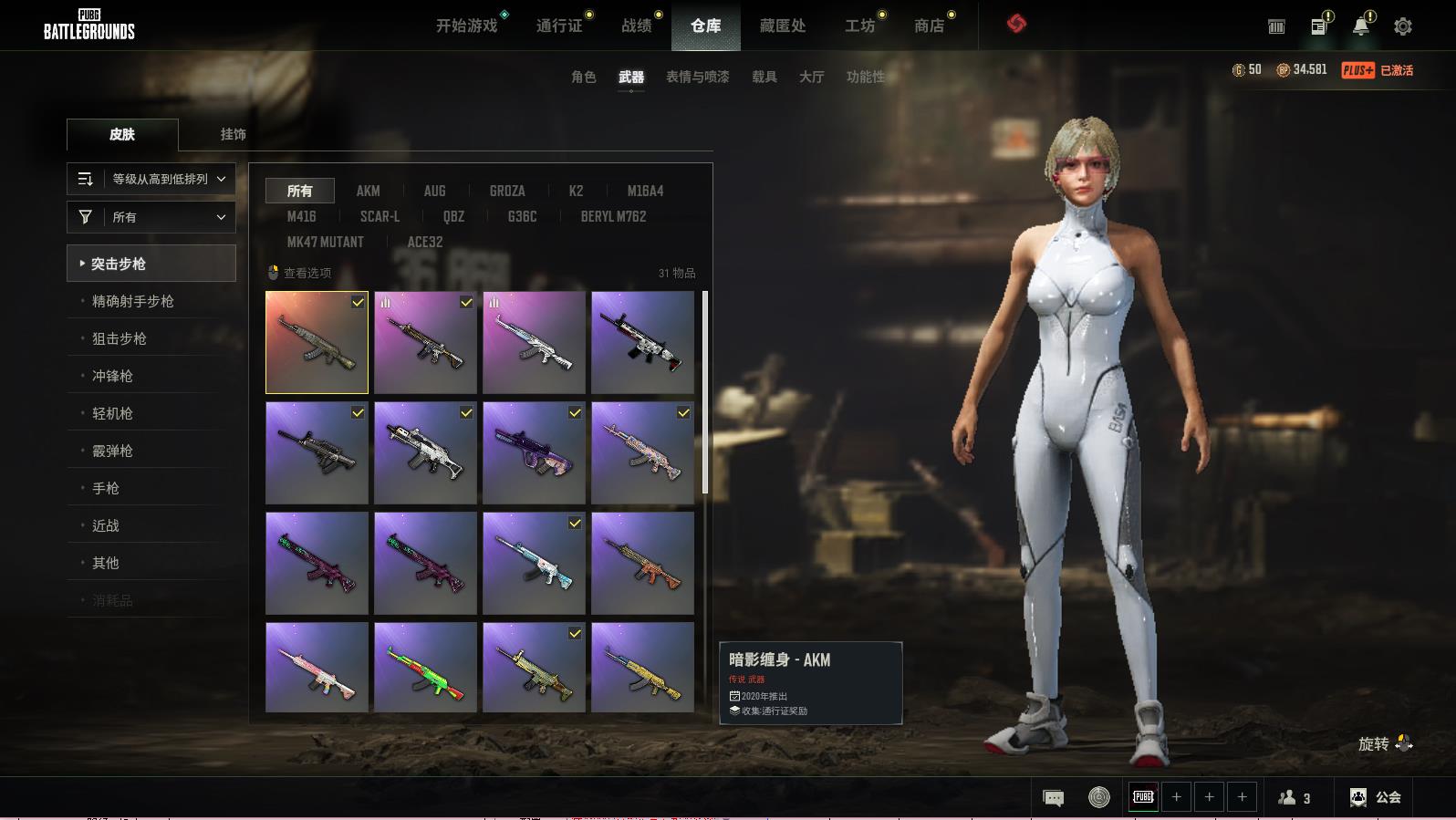Filter skins by AKM
Viewport: 1456px width, 820px height.
368,191
